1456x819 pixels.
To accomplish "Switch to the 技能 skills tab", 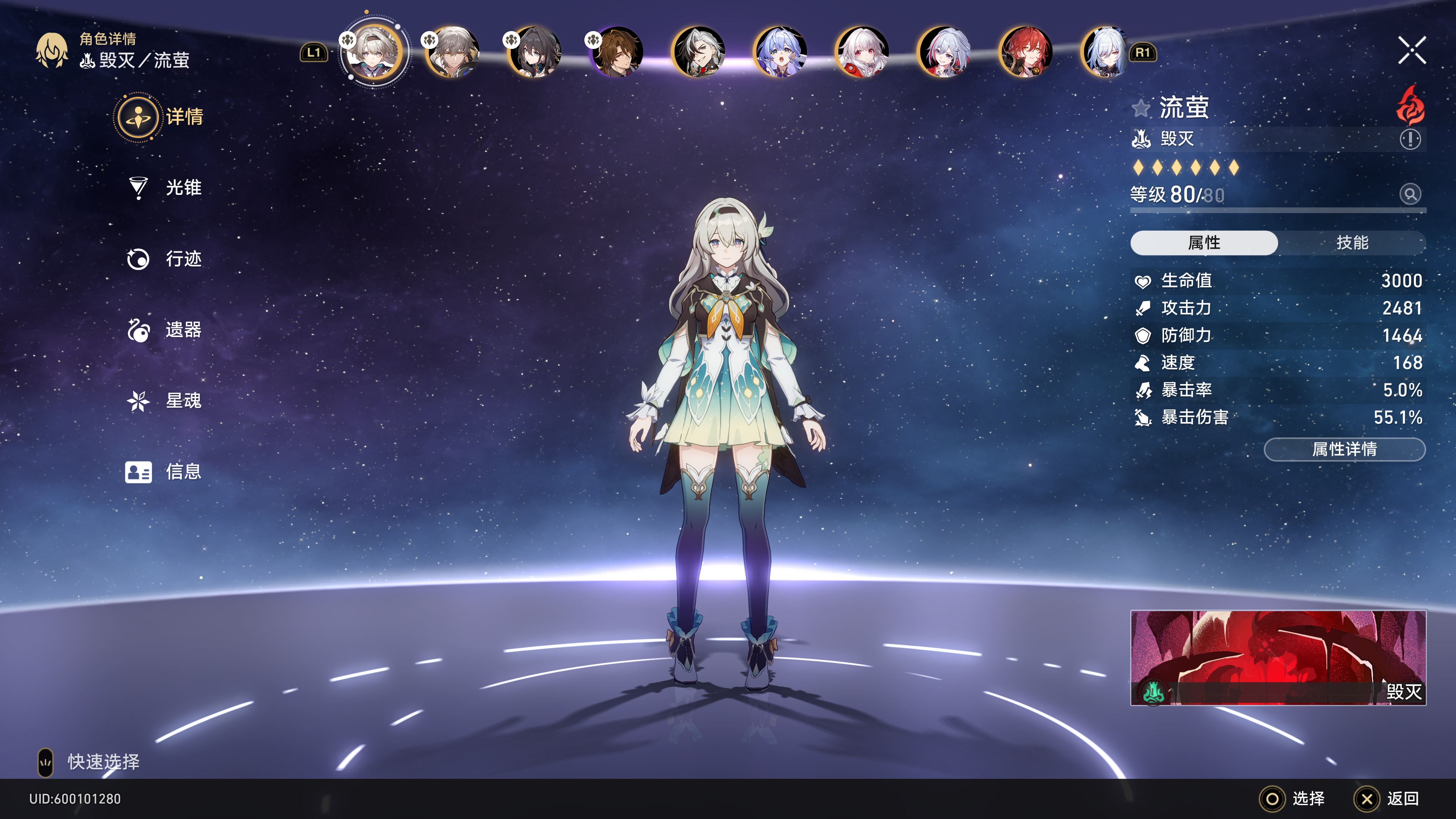I will point(1351,243).
